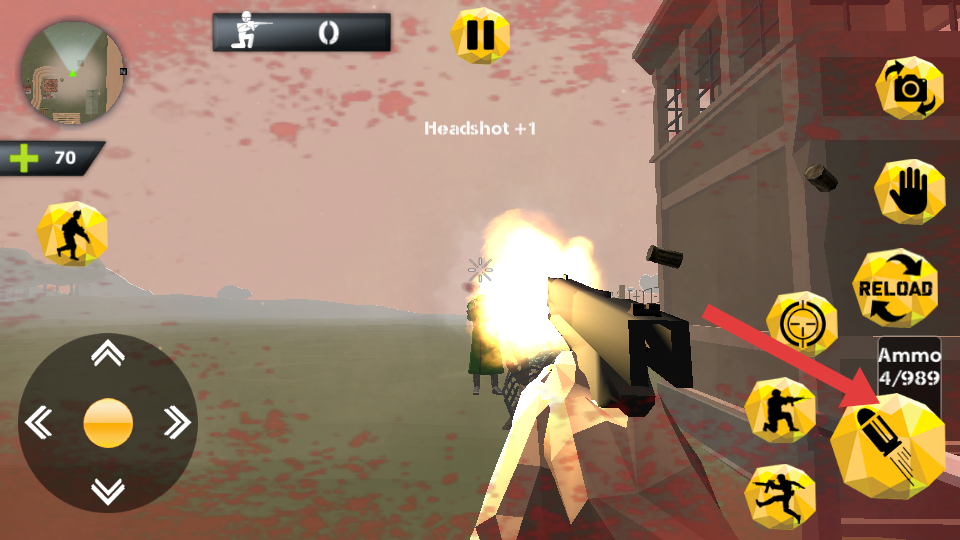Tap the hand interact button

pyautogui.click(x=909, y=191)
